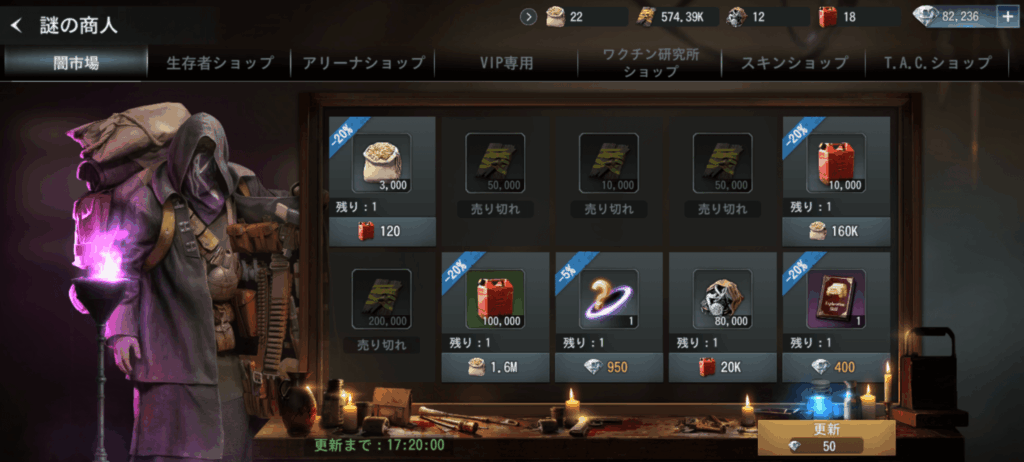The image size is (1024, 462).
Task: Switch to the スキンショップ tab
Action: pyautogui.click(x=794, y=63)
